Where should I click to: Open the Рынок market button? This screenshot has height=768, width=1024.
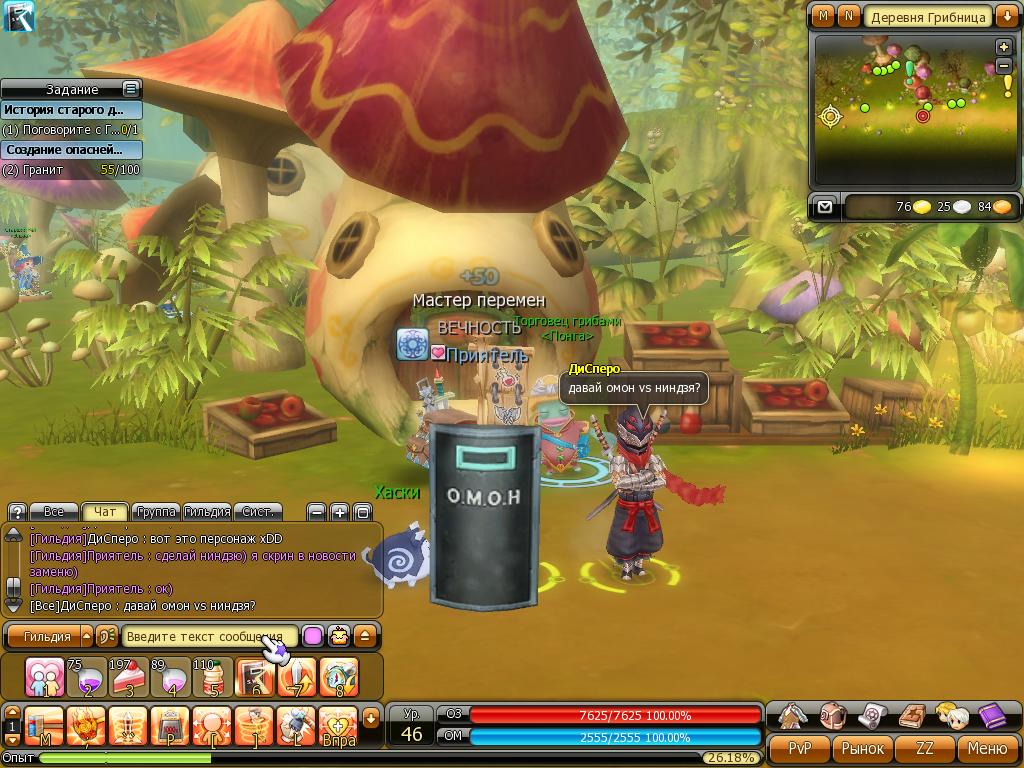pos(862,748)
